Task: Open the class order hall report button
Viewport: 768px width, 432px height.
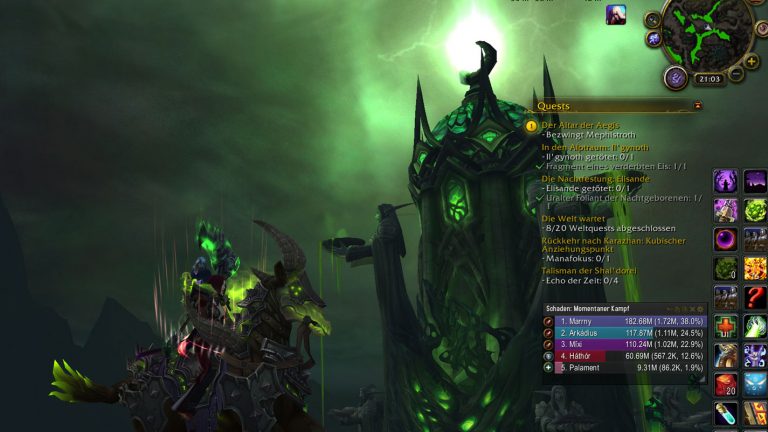Action: pyautogui.click(x=676, y=78)
